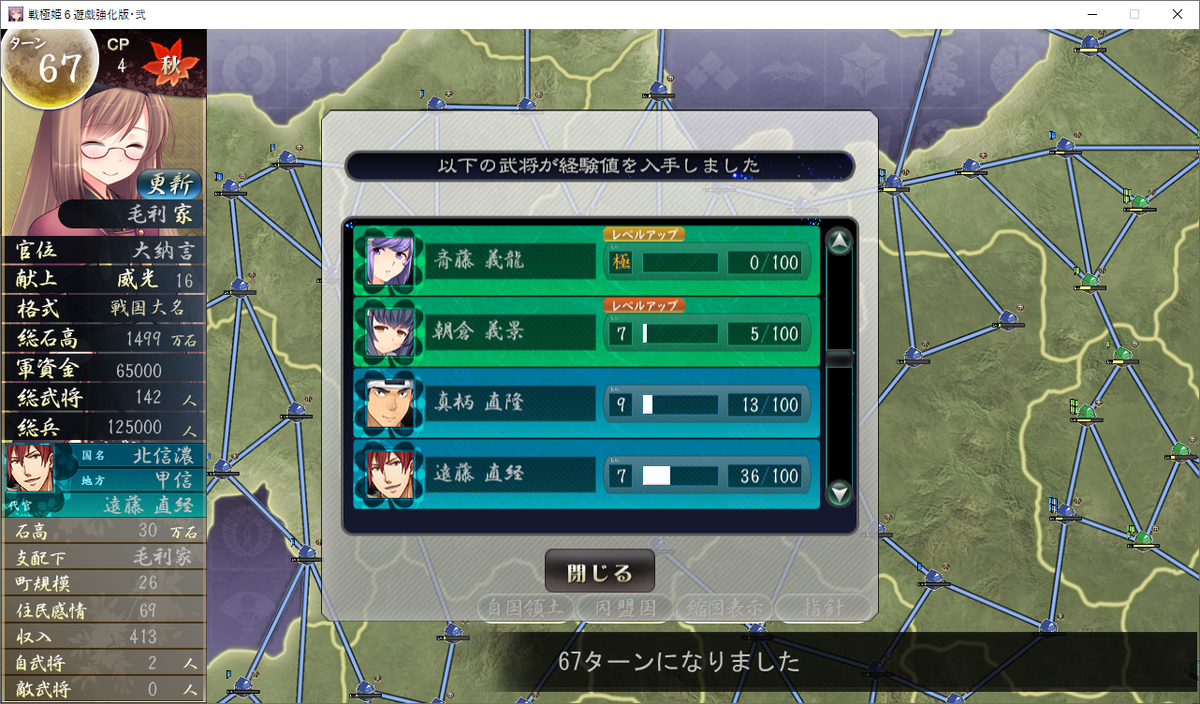Select the 斎藤 義龍 row
Viewport: 1200px width, 704px height.
[586, 262]
